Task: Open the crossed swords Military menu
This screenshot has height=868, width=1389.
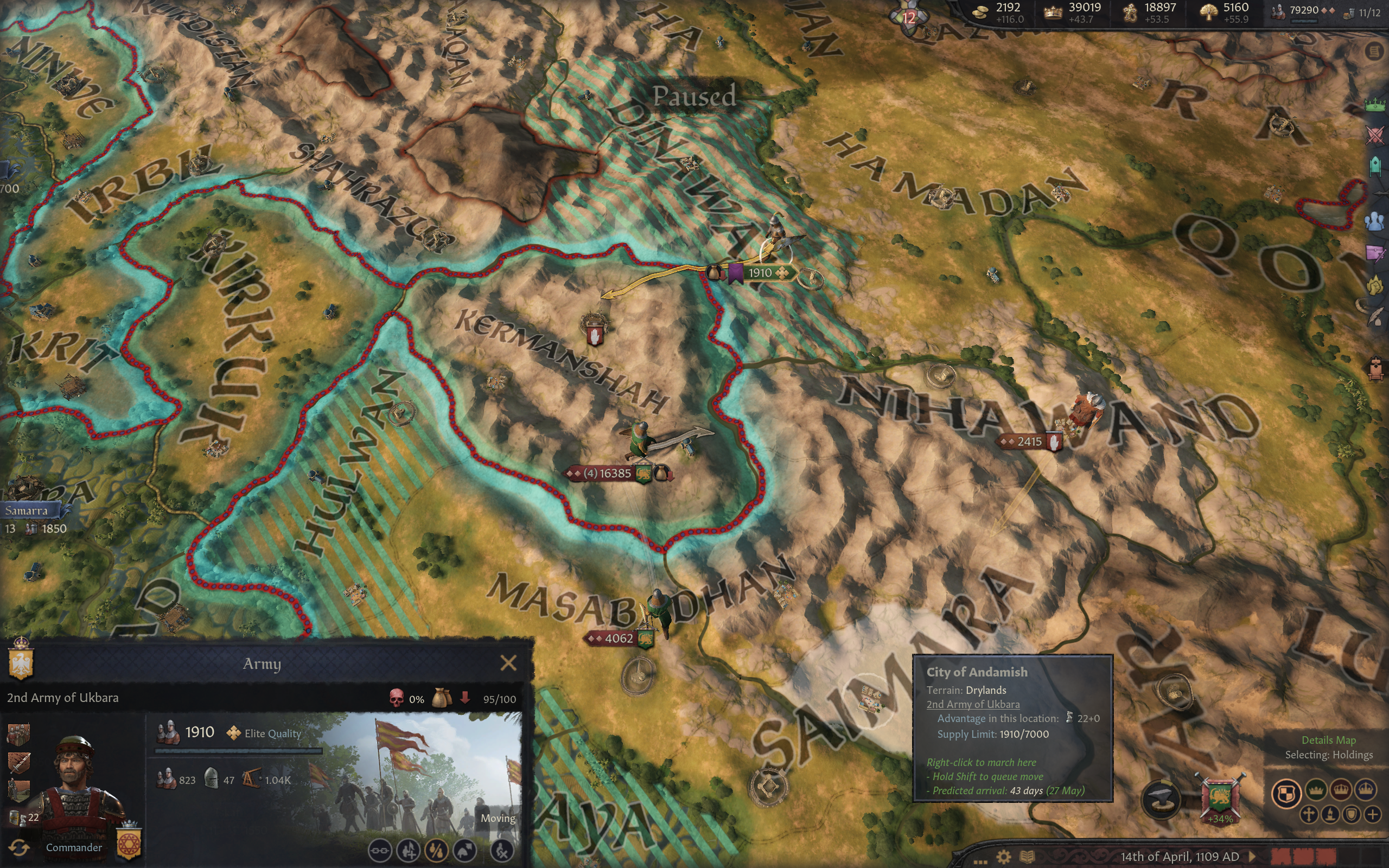Action: (x=1375, y=136)
